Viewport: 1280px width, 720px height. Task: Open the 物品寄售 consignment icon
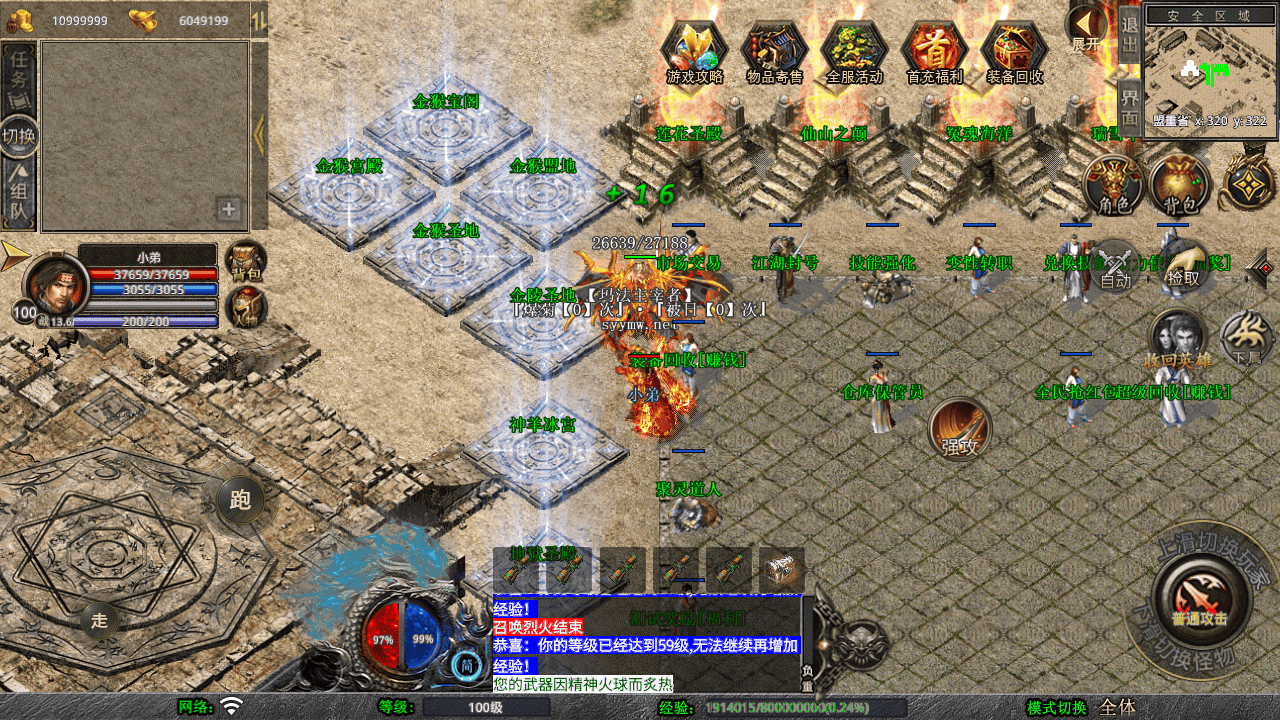(774, 50)
